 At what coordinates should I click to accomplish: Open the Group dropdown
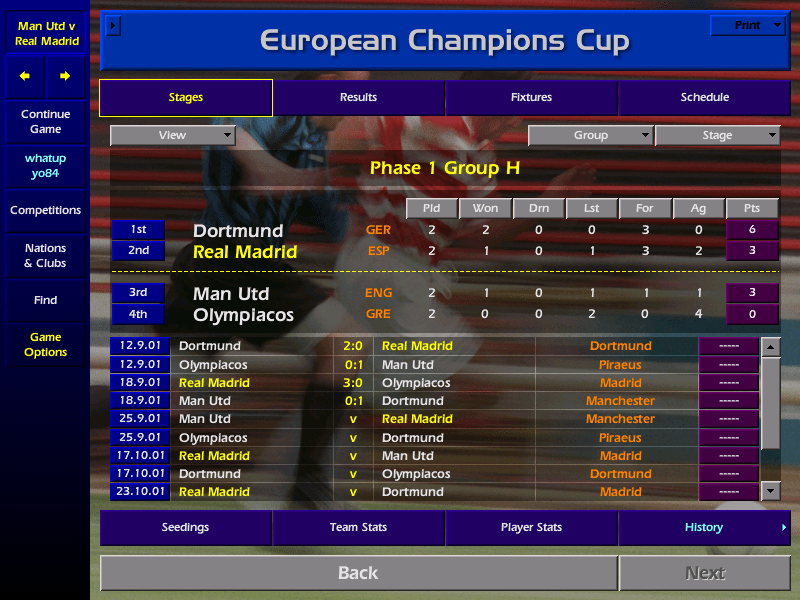point(590,135)
